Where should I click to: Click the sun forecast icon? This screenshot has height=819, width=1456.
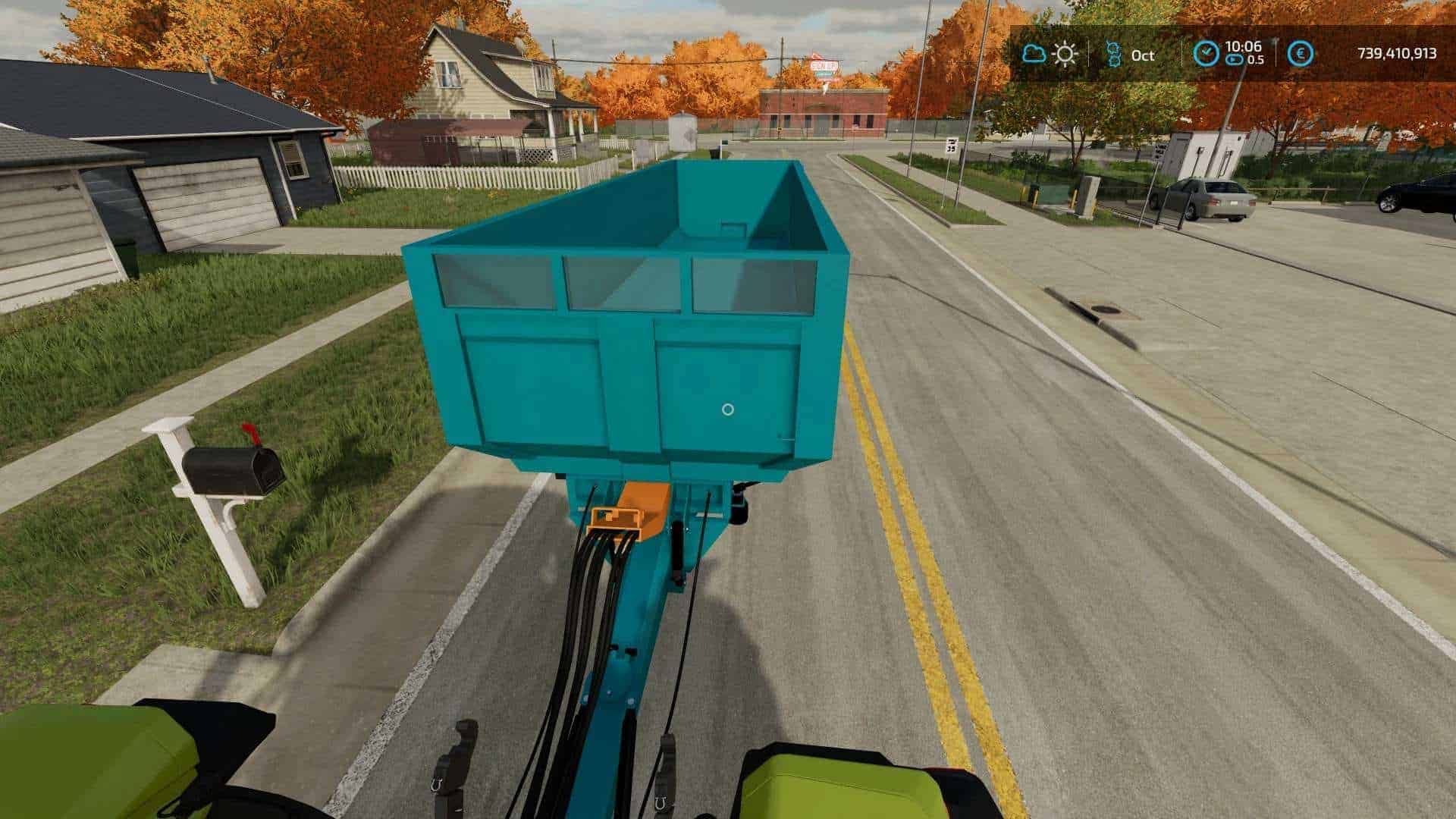(x=1065, y=54)
